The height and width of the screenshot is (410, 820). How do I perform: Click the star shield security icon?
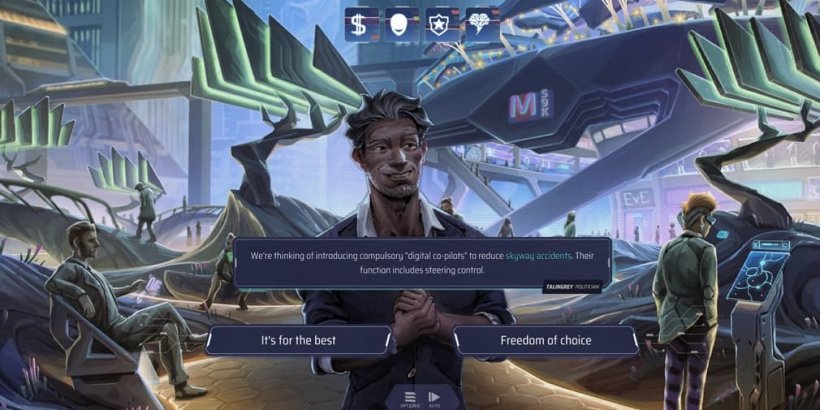(x=440, y=25)
